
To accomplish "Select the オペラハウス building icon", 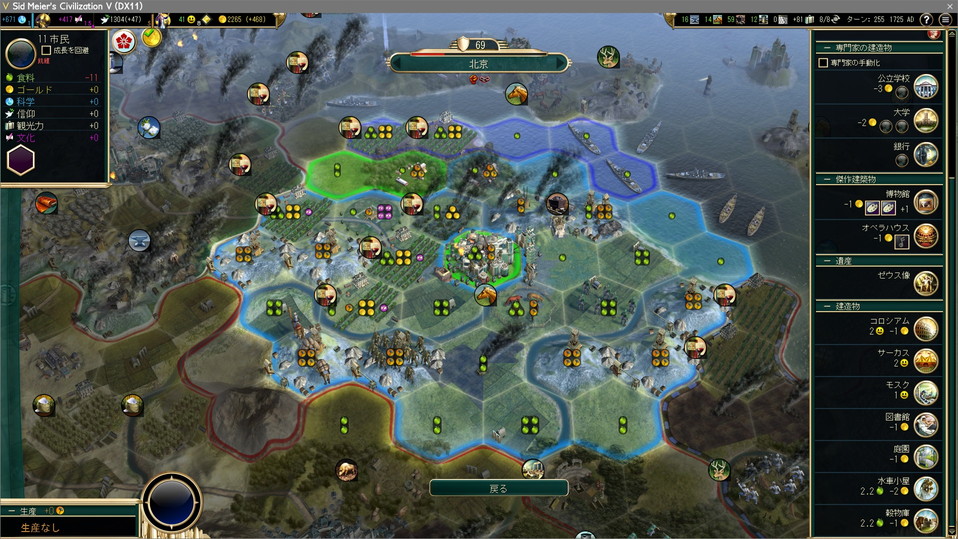I will [926, 236].
